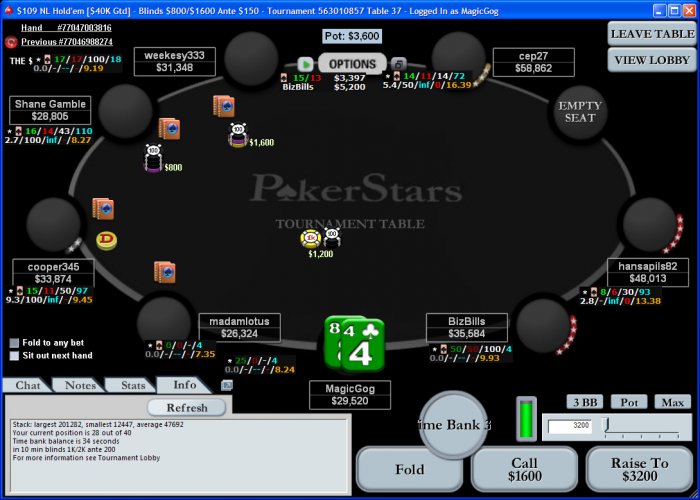Enable Sit out next hand
This screenshot has height=500, width=700.
pyautogui.click(x=14, y=355)
